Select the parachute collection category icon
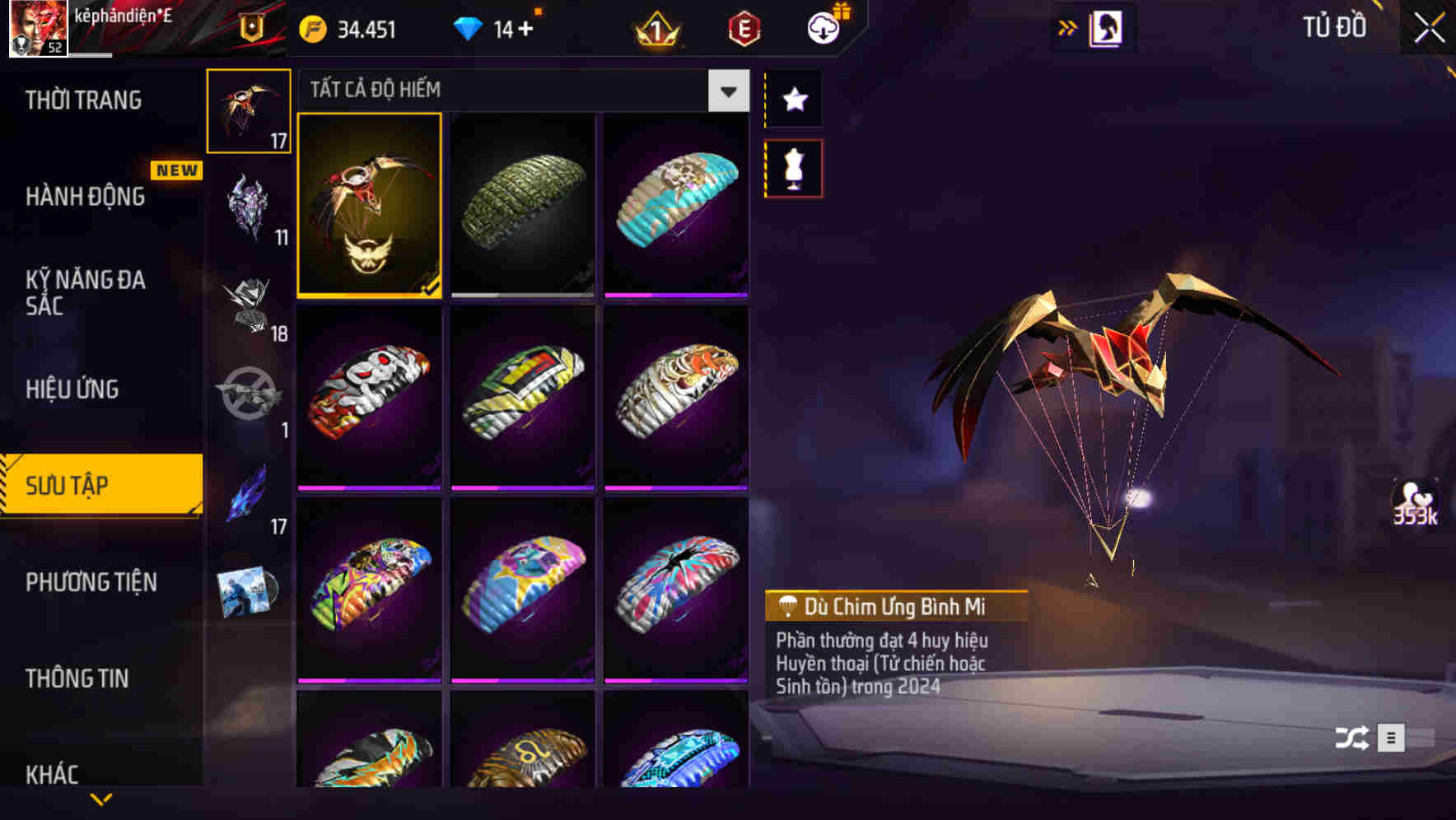The width and height of the screenshot is (1456, 820). click(249, 111)
